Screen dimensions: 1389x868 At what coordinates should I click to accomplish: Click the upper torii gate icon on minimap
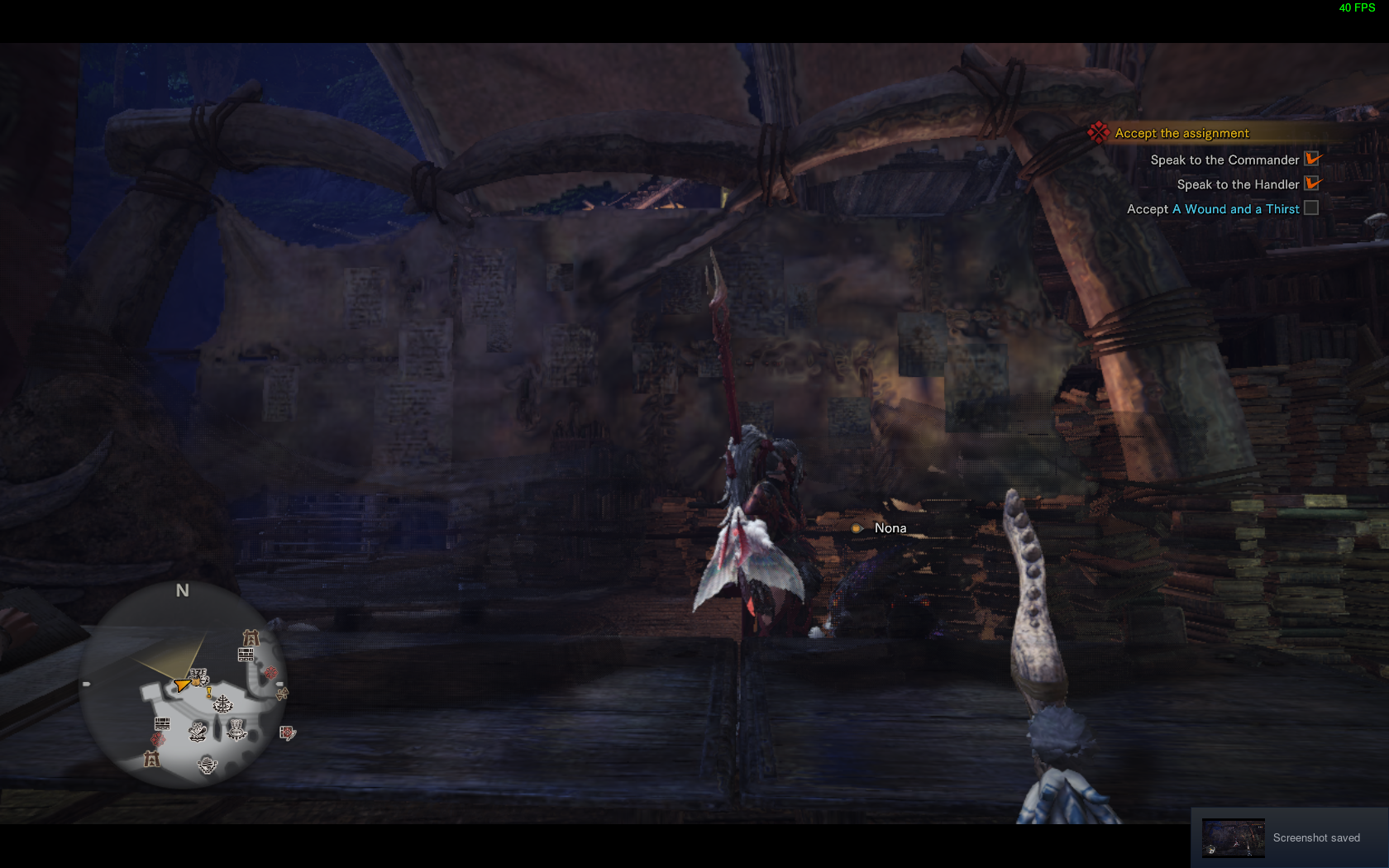coord(251,638)
